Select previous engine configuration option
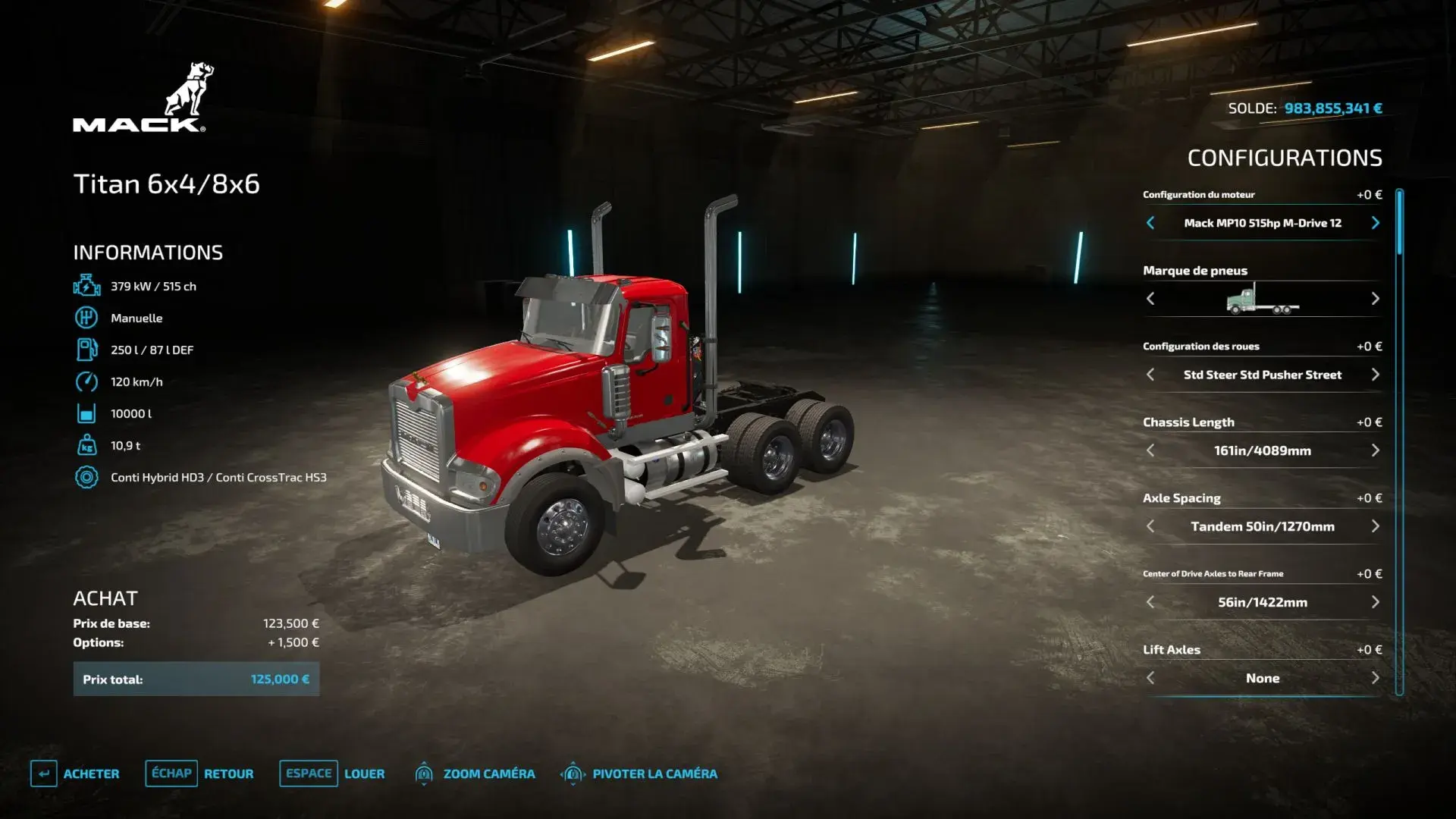Viewport: 1456px width, 819px height. (1150, 223)
